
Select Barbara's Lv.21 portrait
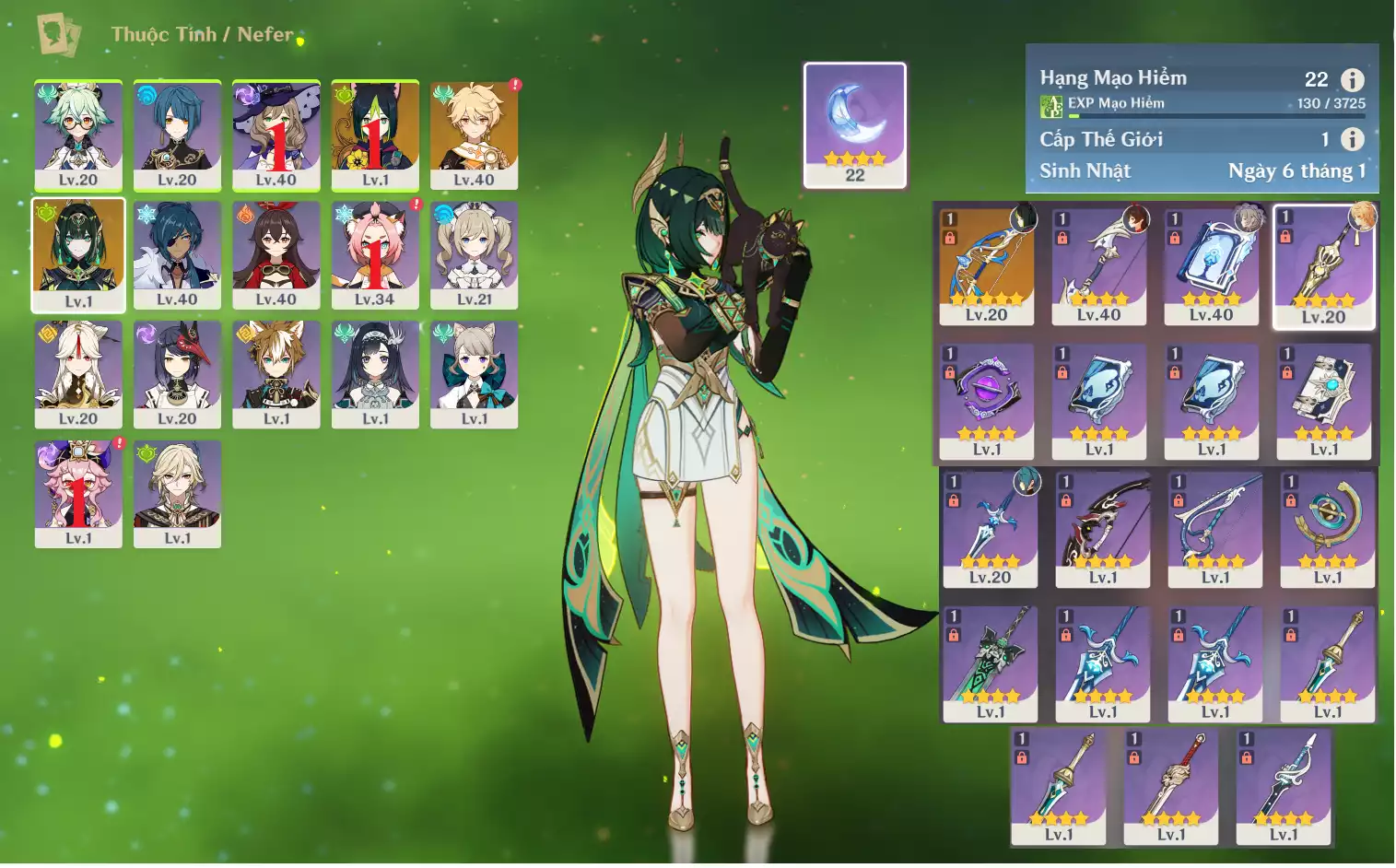(x=474, y=255)
